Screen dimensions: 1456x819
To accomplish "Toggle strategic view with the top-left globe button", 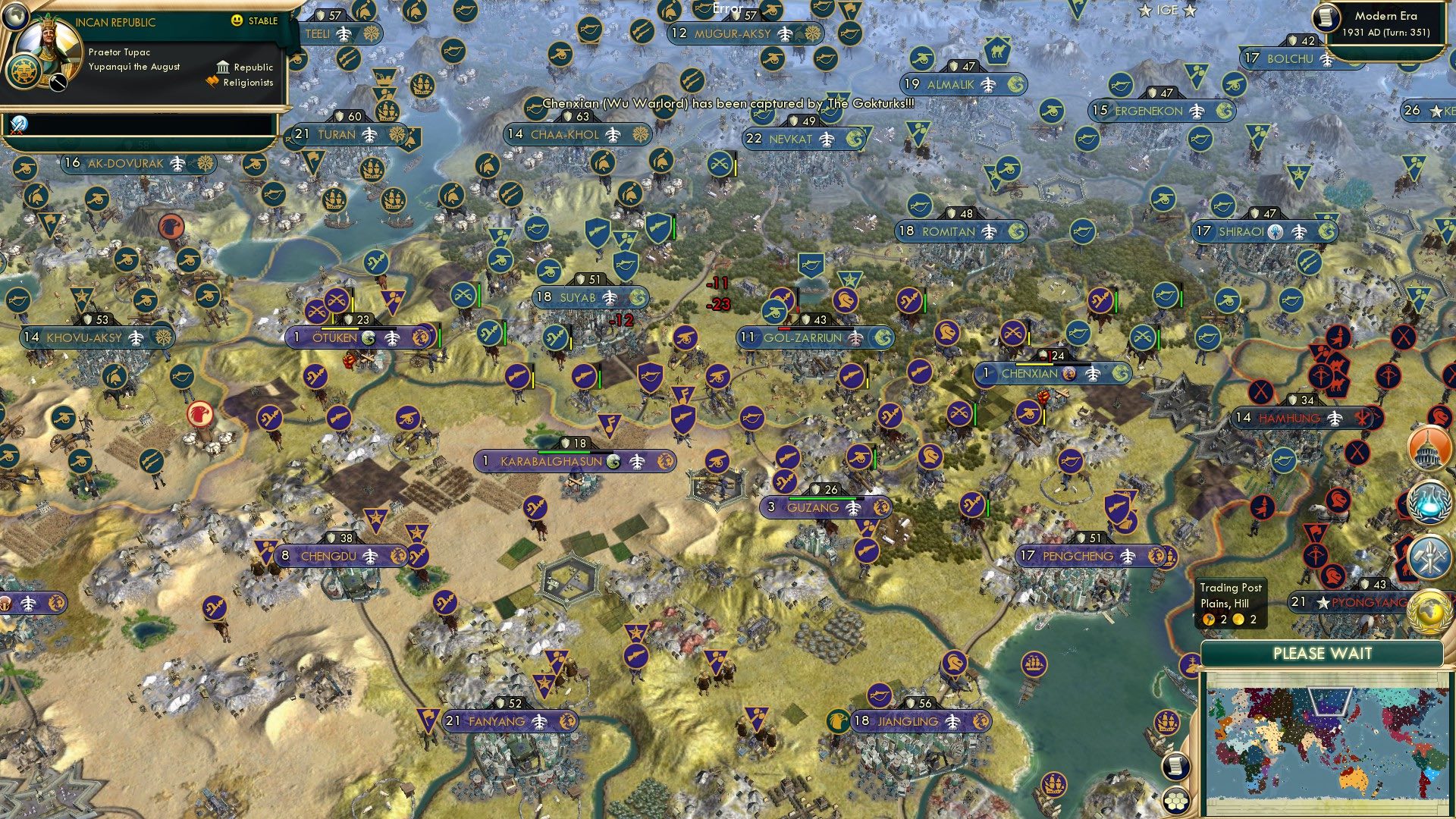I will (x=15, y=17).
